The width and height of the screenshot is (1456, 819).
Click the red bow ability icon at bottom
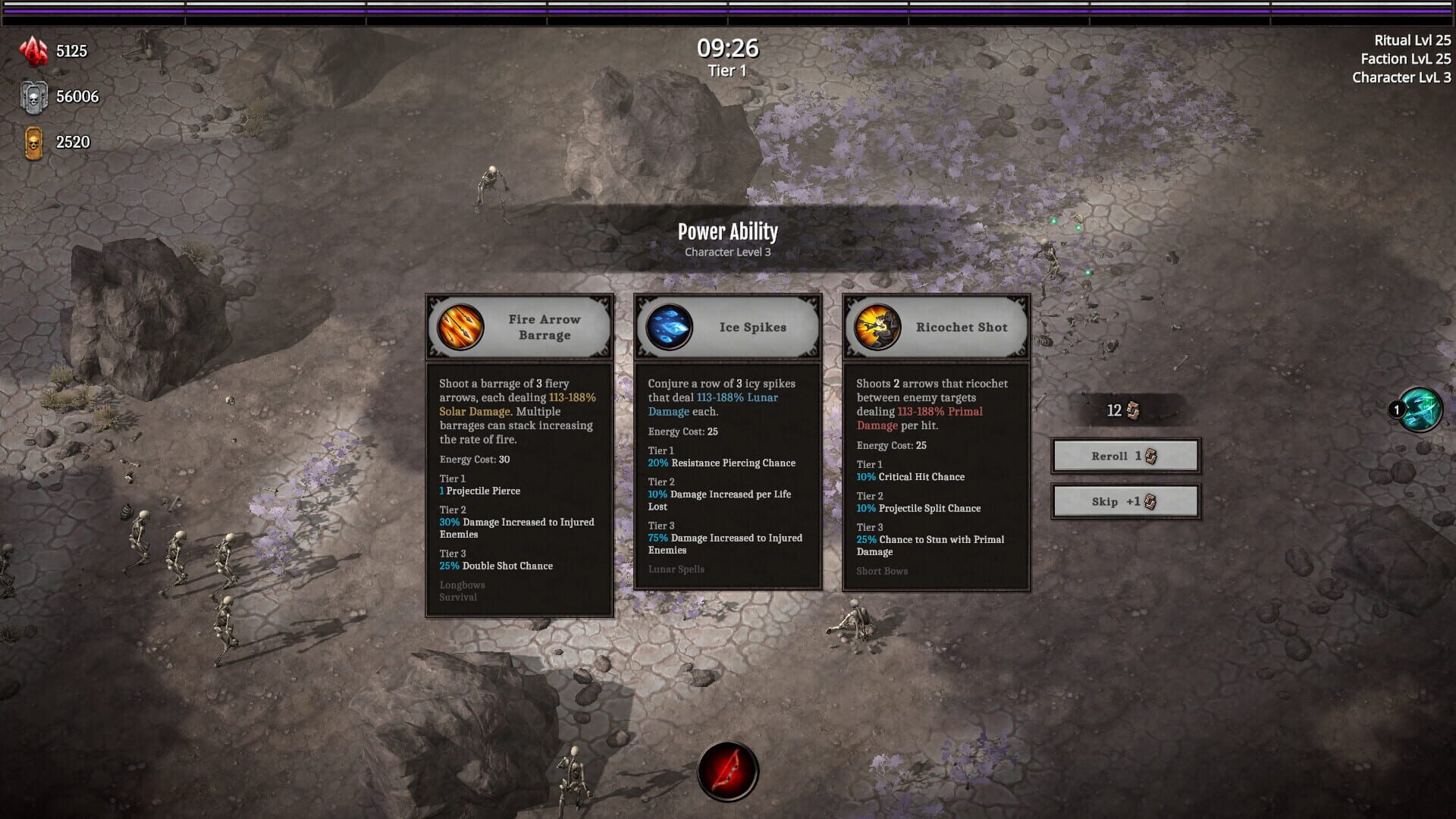tap(729, 769)
